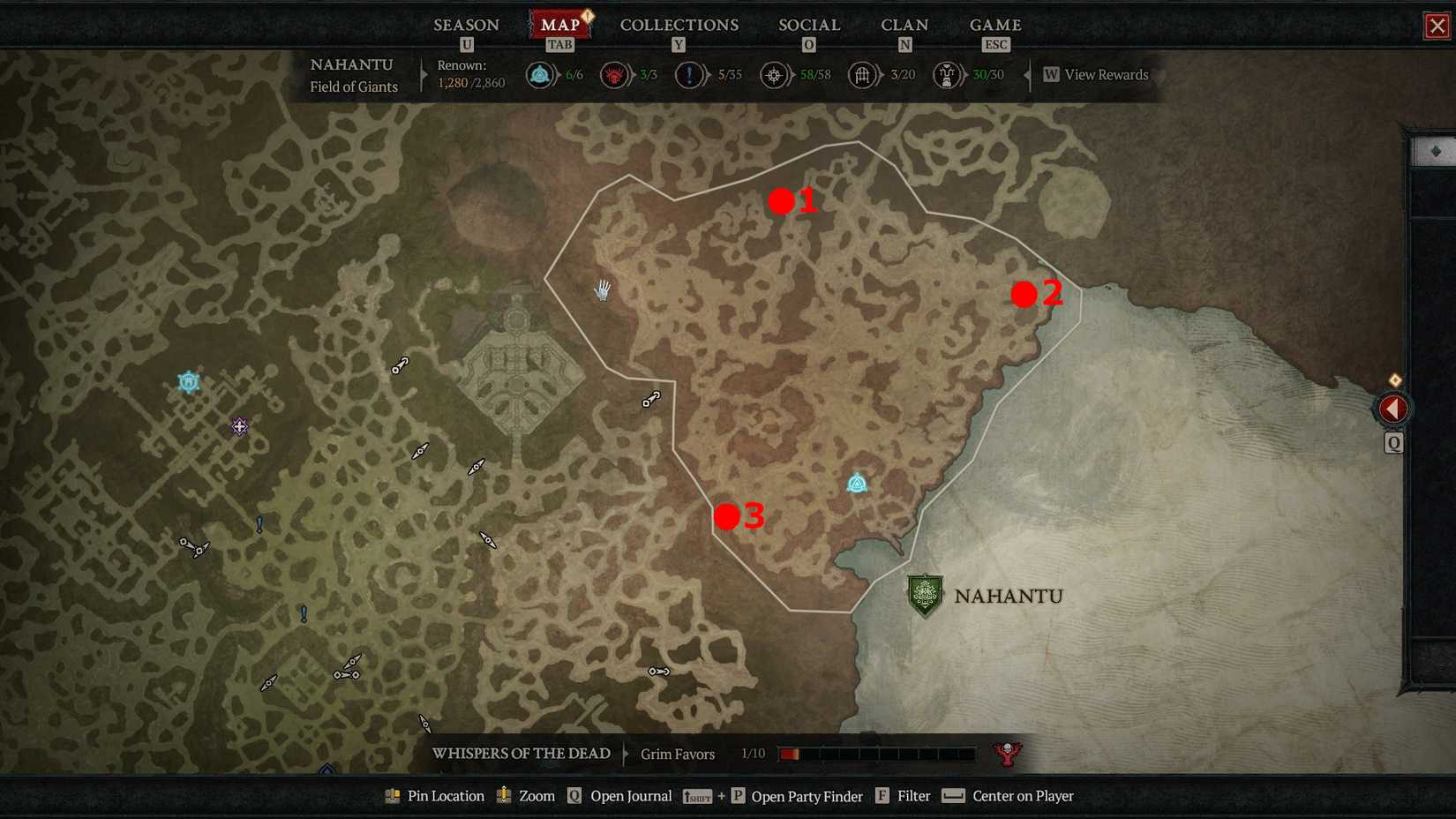Click the arrow left of View Rewards

pos(1027,75)
